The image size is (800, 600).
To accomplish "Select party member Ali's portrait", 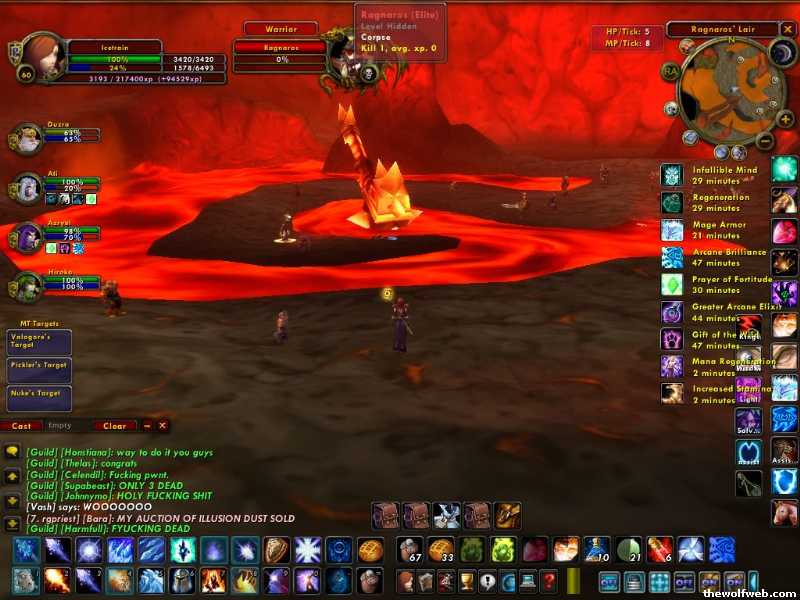I will pyautogui.click(x=28, y=187).
